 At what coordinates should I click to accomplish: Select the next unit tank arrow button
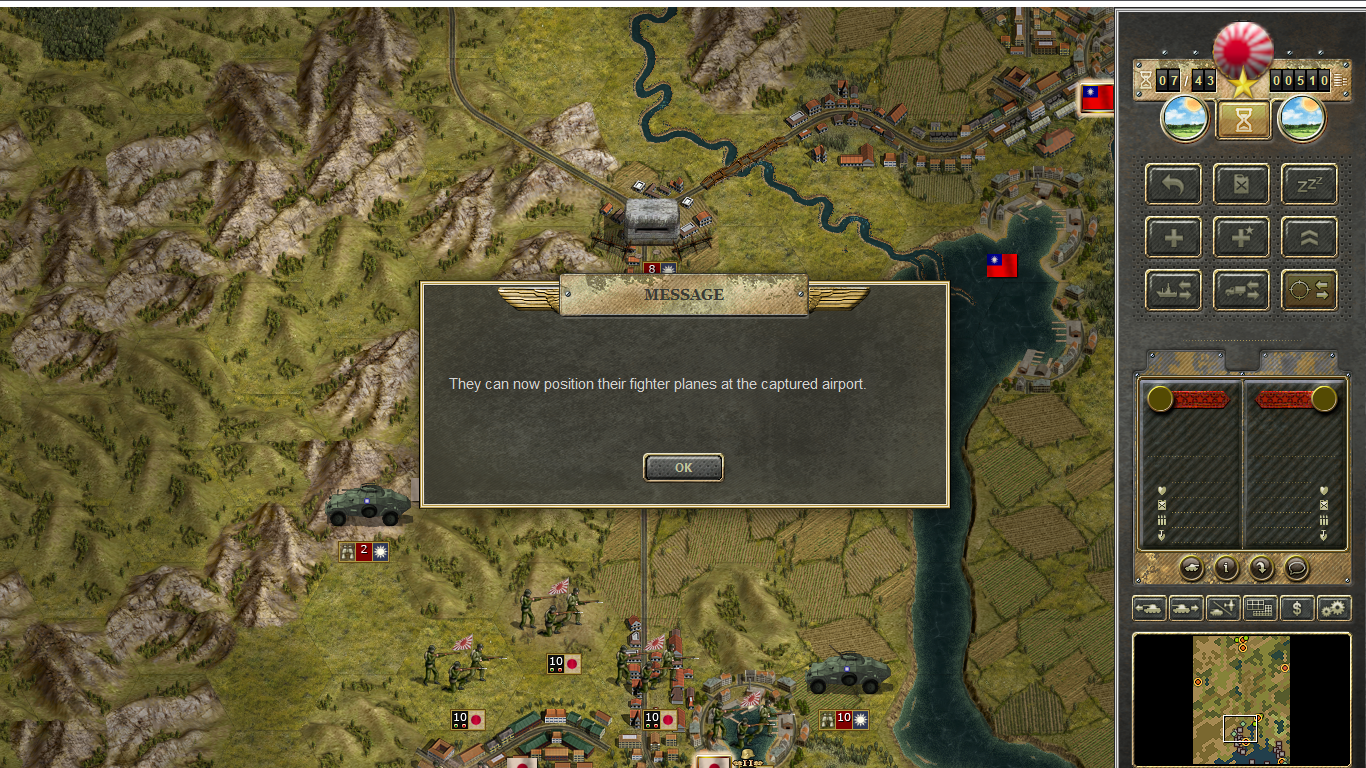click(1186, 607)
